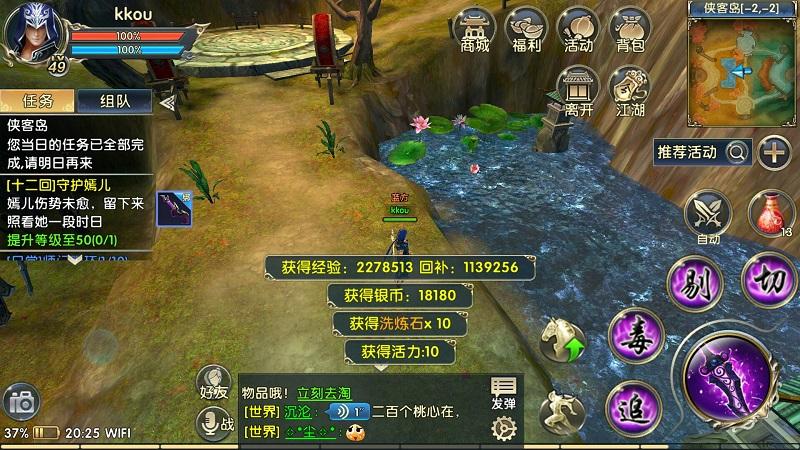The width and height of the screenshot is (800, 450).
Task: Activate the 切 skill
Action: click(x=769, y=276)
